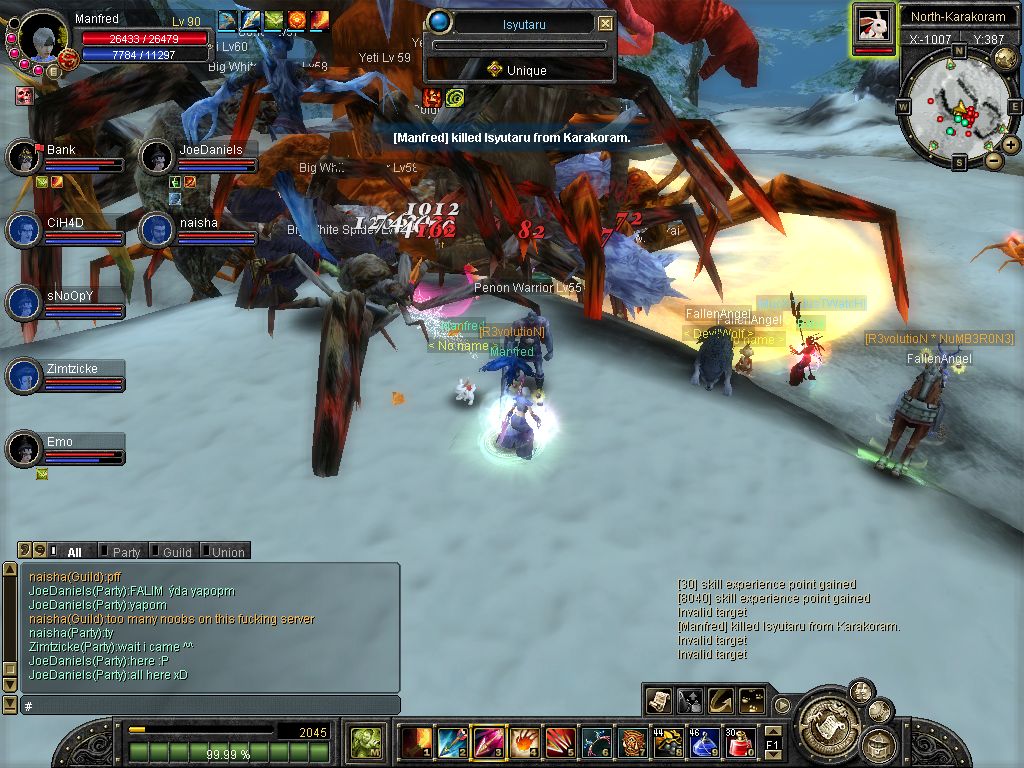This screenshot has height=768, width=1024.
Task: Select the white rabbit pet portrait
Action: [873, 24]
